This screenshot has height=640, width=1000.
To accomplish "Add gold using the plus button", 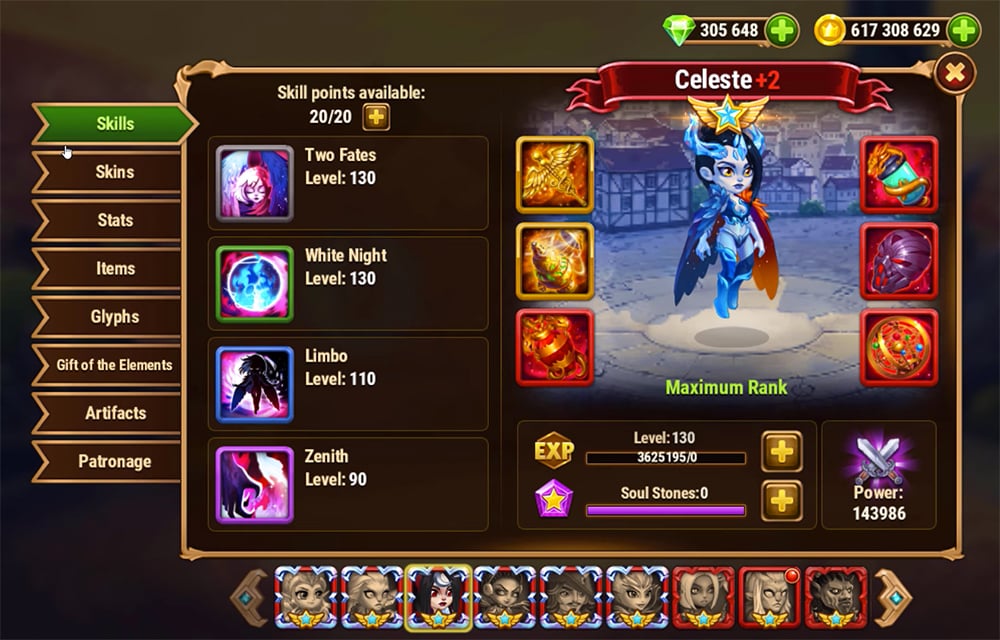I will [964, 31].
